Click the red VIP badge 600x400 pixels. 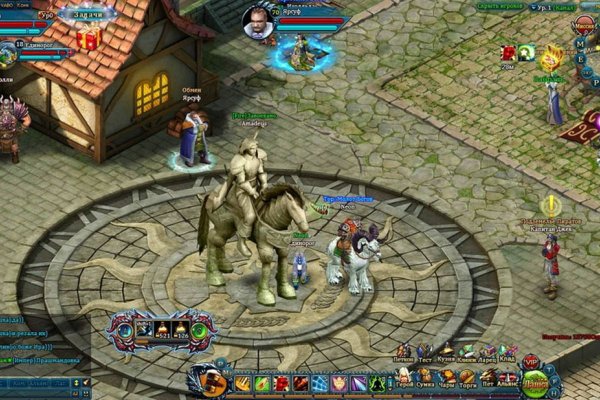click(x=531, y=360)
